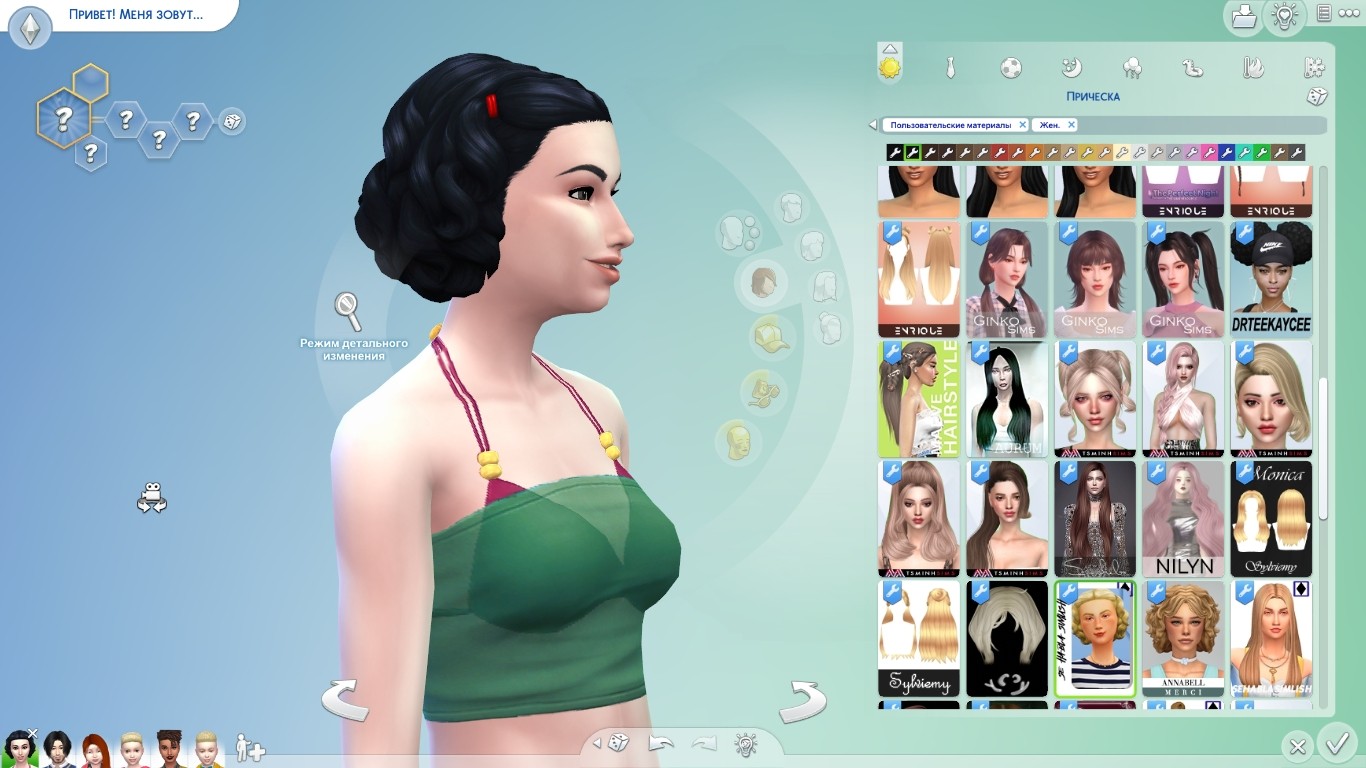Undo the last change
Viewport: 1366px width, 768px height.
[x=661, y=744]
